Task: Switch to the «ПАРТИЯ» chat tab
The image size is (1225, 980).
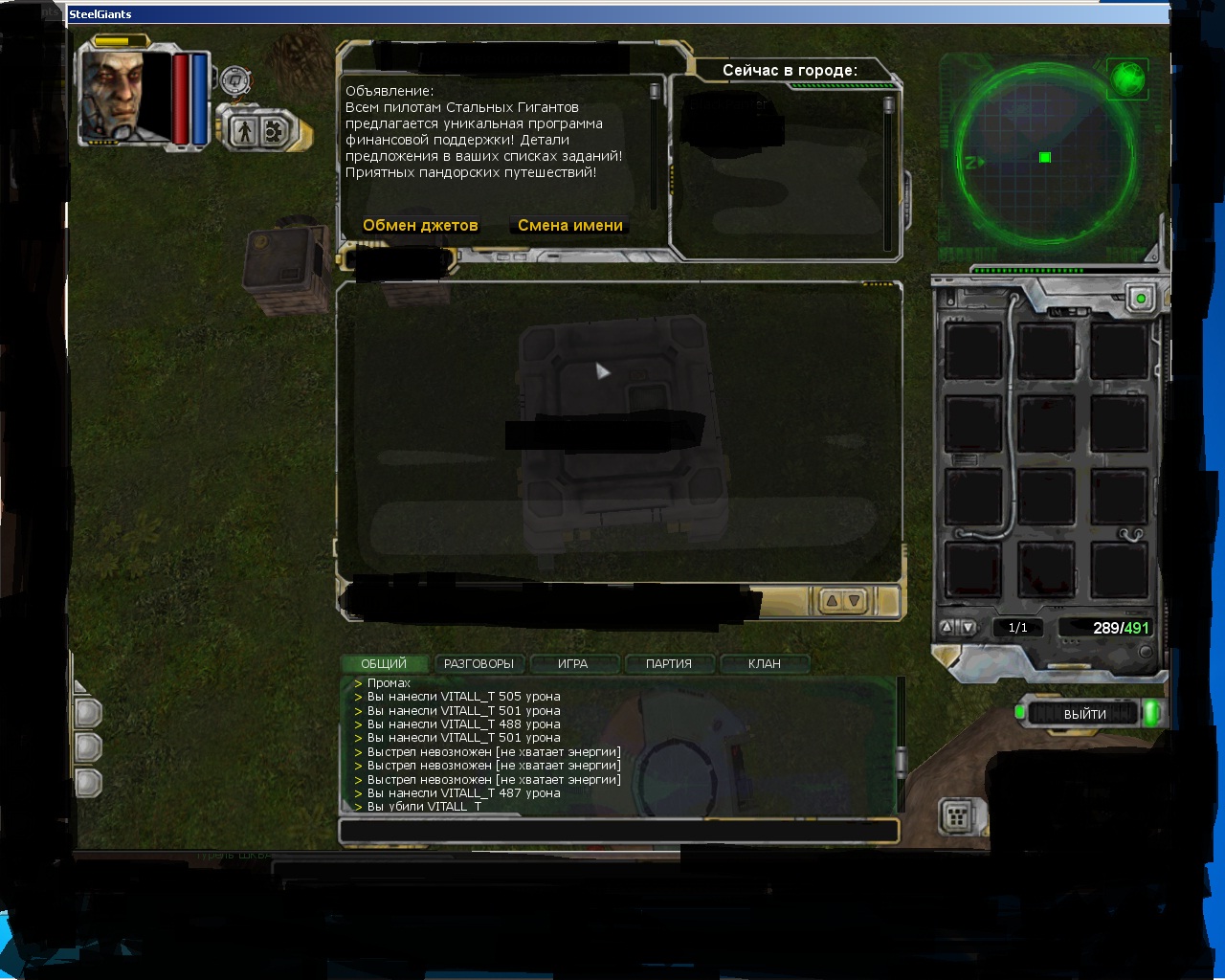Action: (668, 663)
